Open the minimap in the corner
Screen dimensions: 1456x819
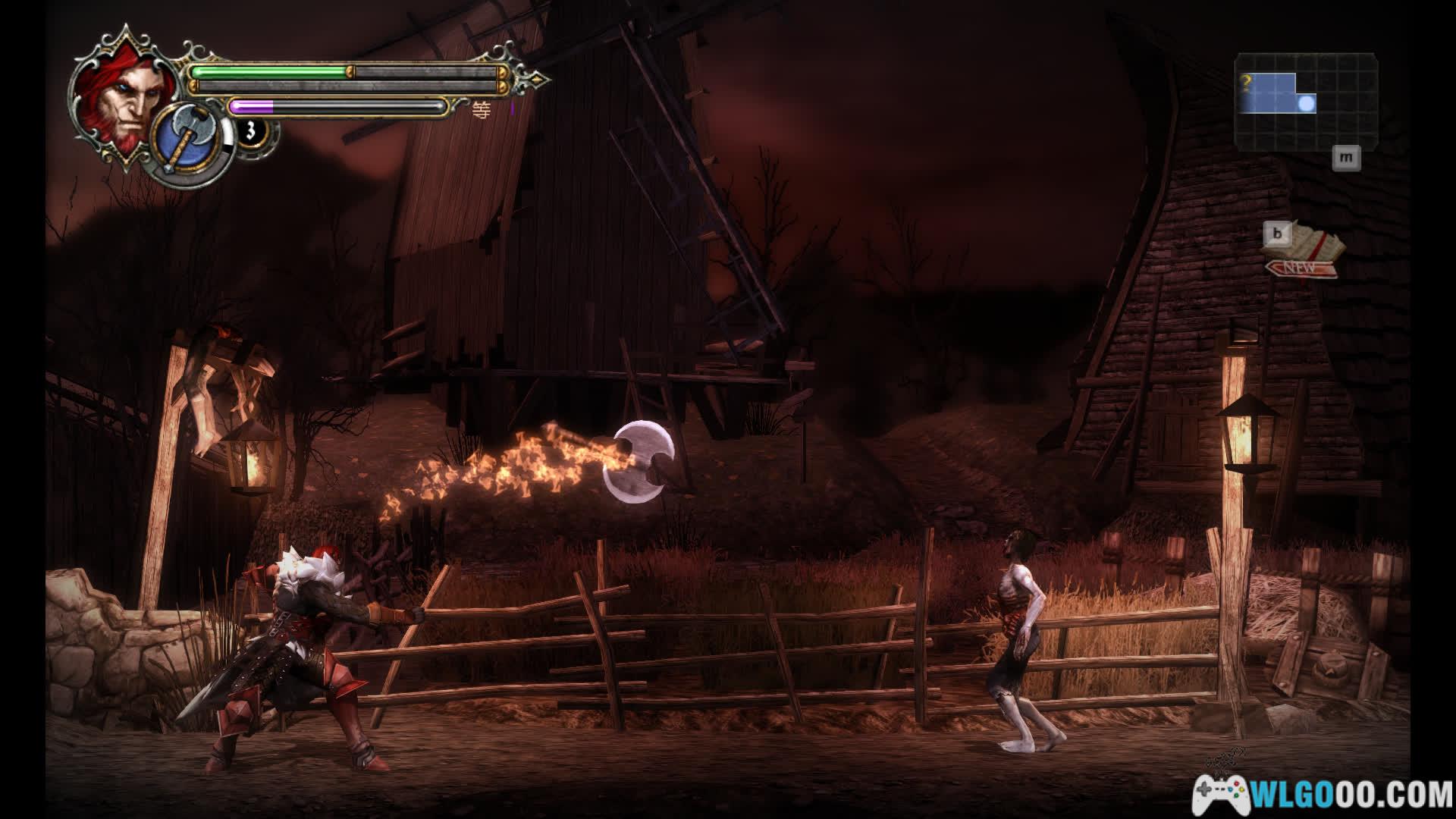tap(1305, 101)
